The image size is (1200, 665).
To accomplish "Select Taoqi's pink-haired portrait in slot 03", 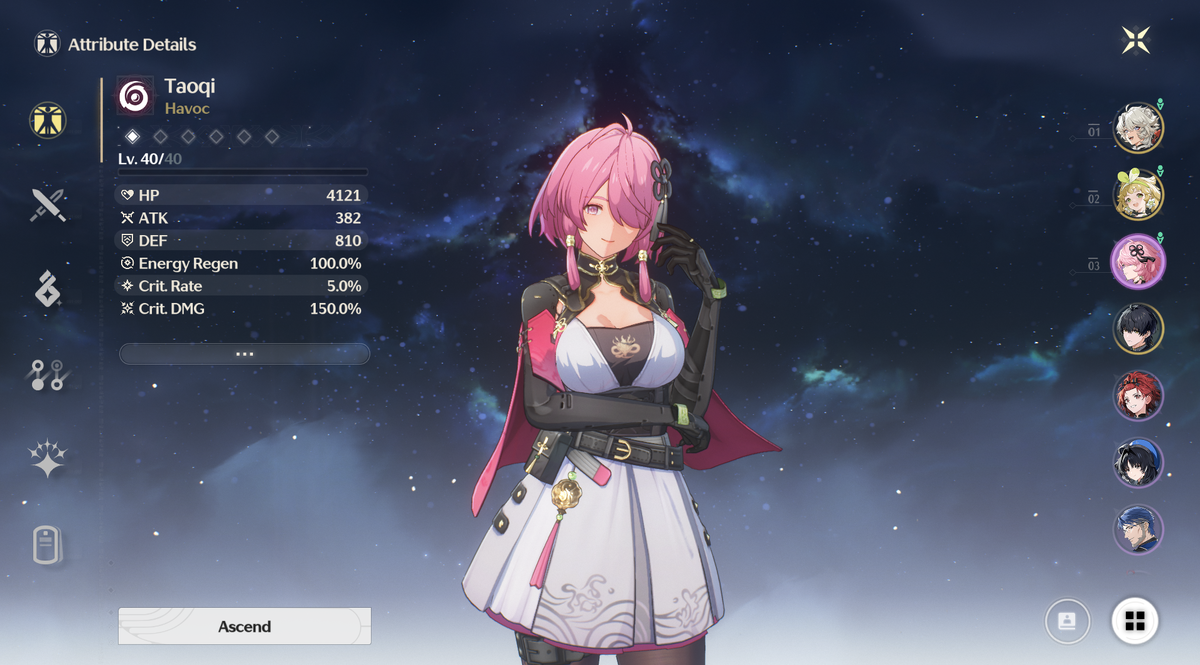I will coord(1138,261).
